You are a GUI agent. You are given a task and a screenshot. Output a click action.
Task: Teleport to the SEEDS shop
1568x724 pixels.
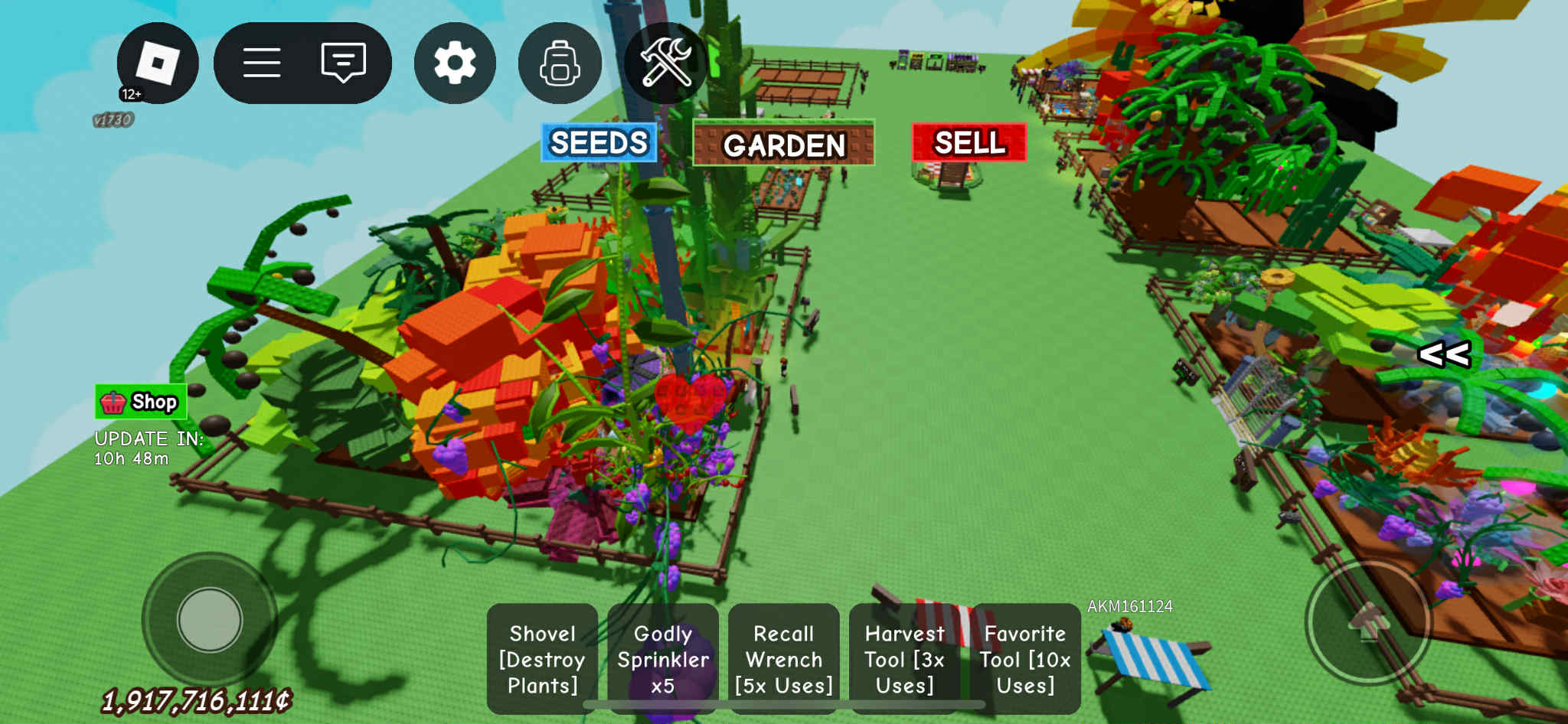click(599, 143)
